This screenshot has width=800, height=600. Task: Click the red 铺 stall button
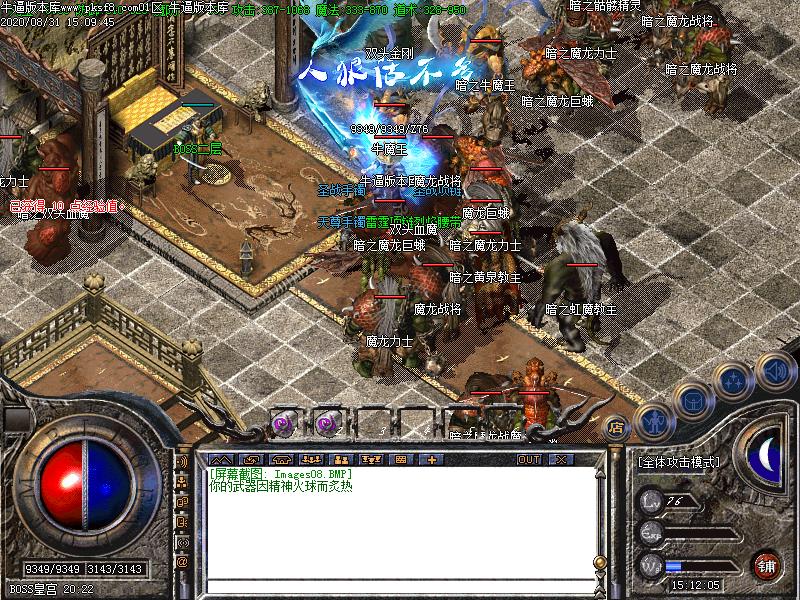tap(767, 565)
